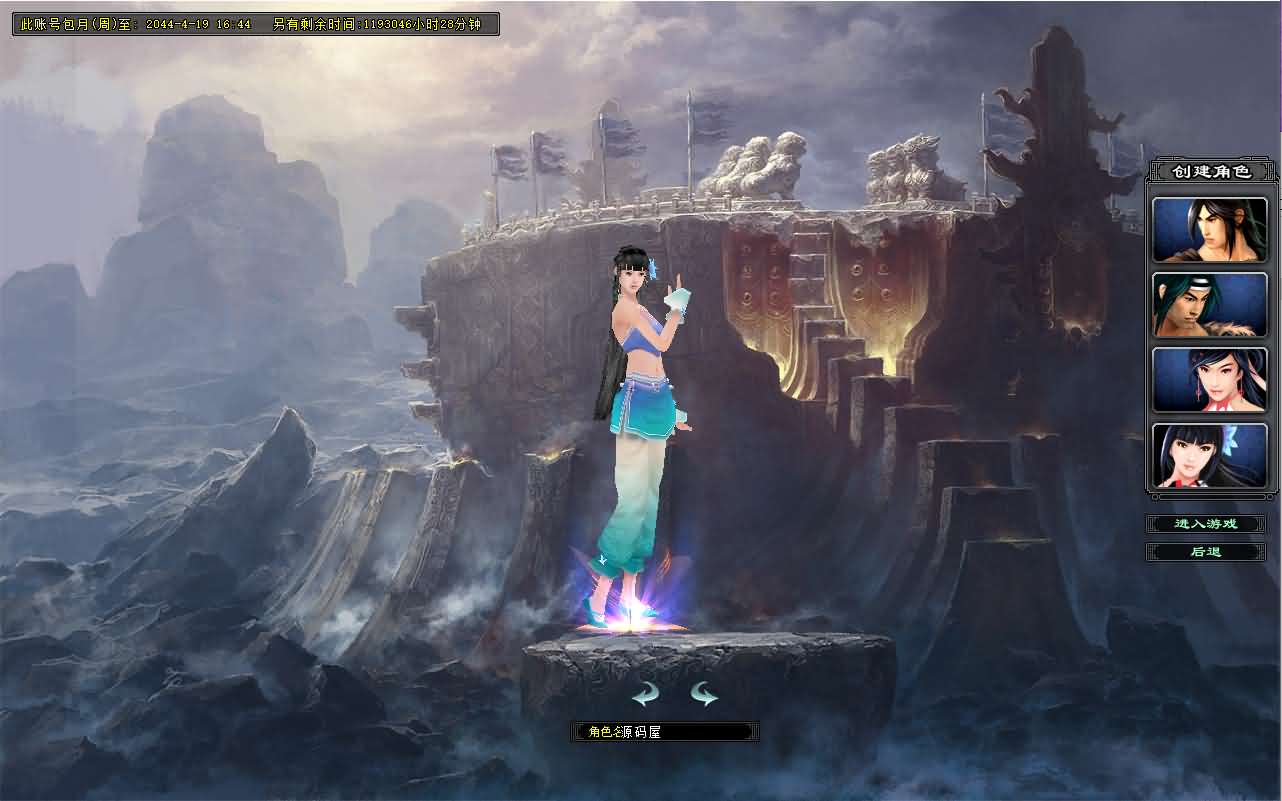This screenshot has width=1282, height=801.
Task: Click the 进入游戏 (Enter Game) button
Action: (x=1207, y=523)
